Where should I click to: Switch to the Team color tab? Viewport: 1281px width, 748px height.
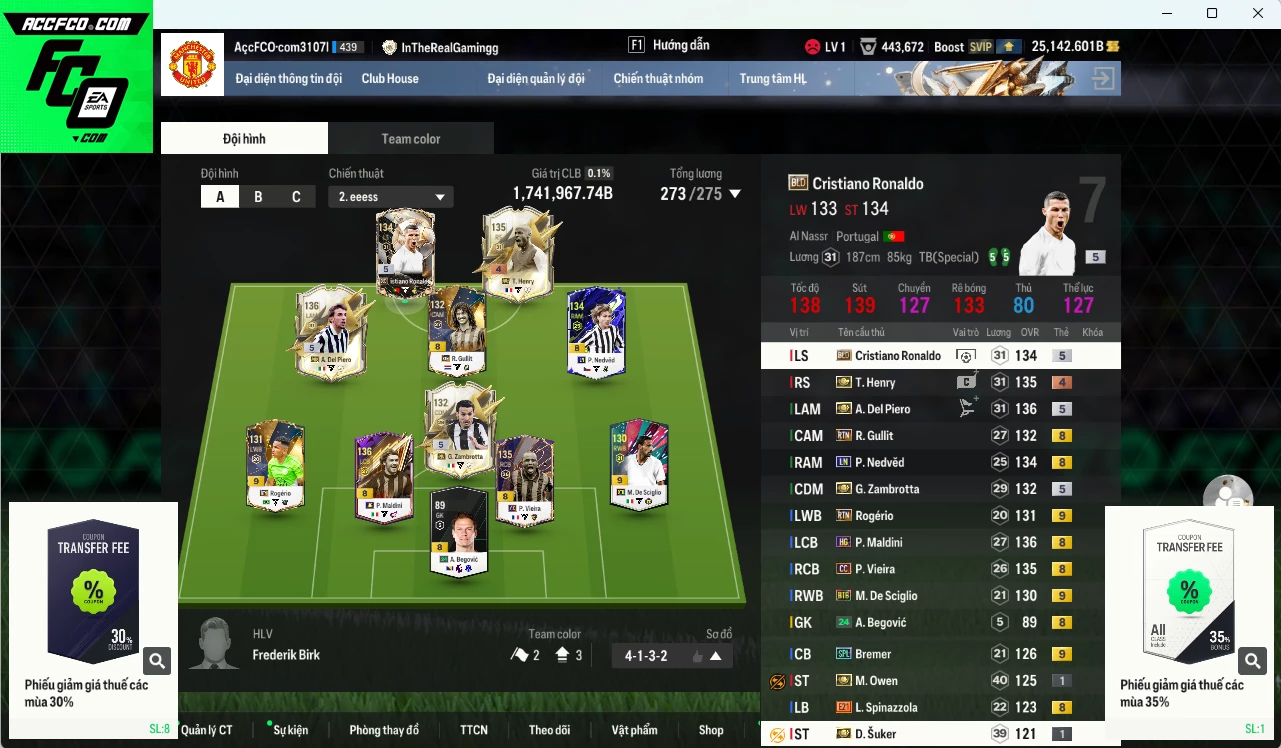[410, 138]
